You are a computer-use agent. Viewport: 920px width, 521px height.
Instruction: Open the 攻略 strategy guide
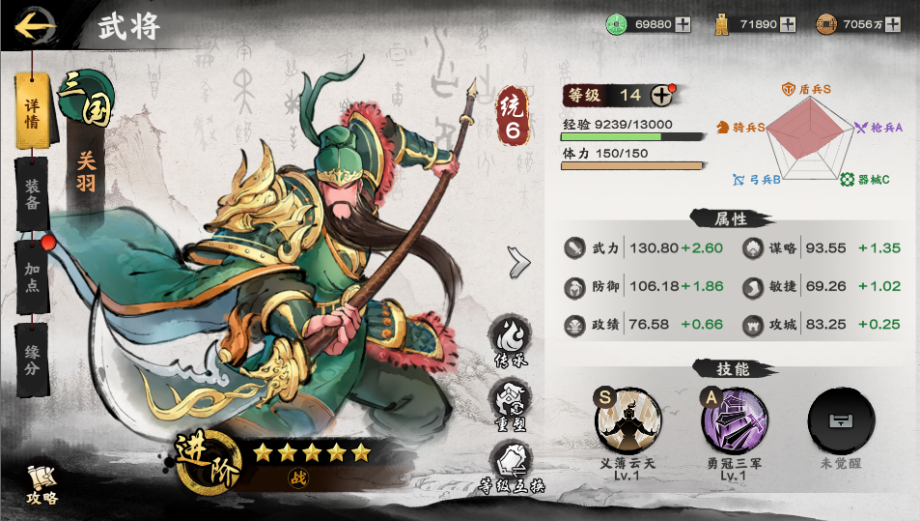click(x=41, y=485)
